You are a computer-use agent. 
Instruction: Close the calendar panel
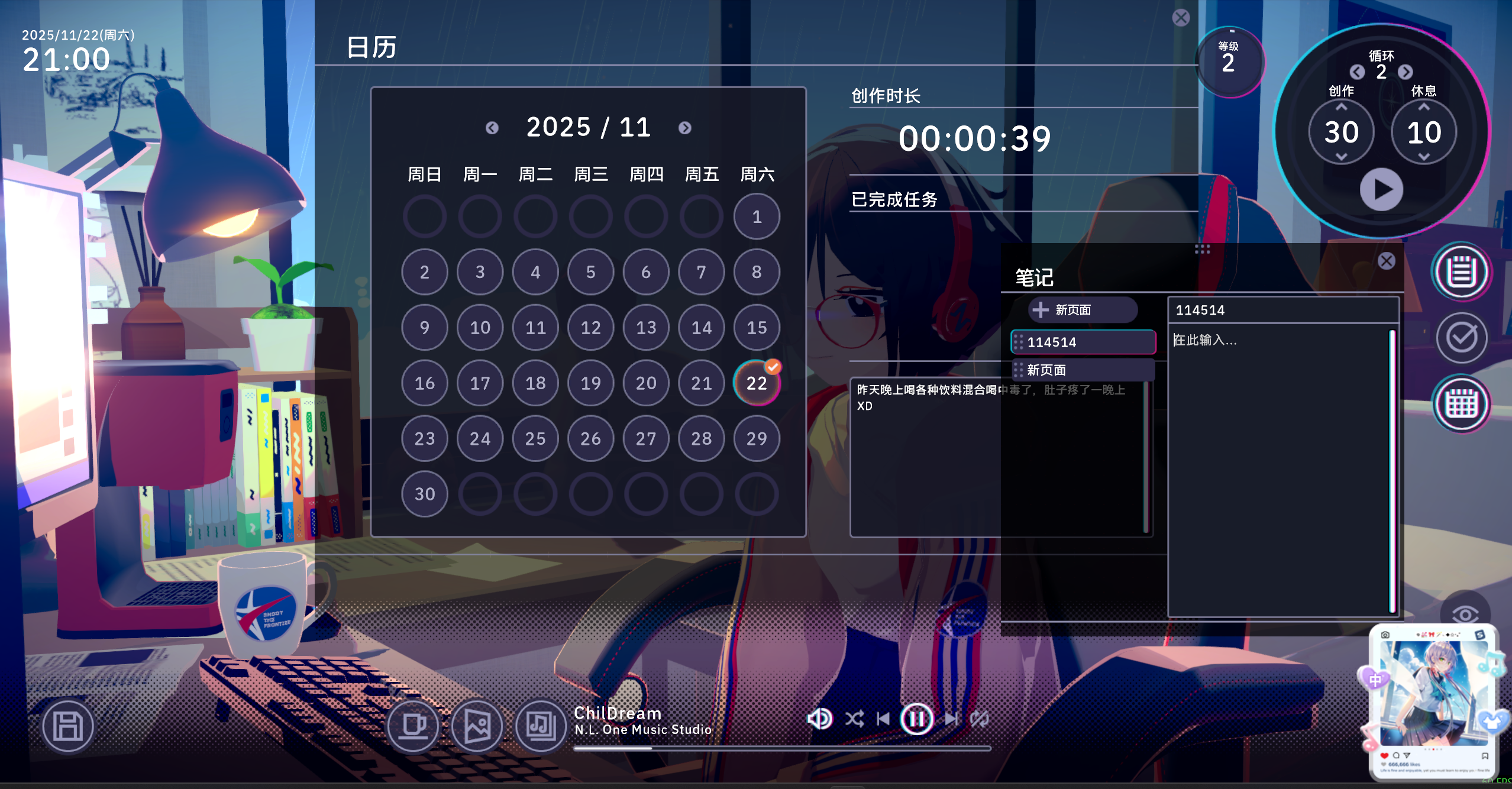(1181, 18)
